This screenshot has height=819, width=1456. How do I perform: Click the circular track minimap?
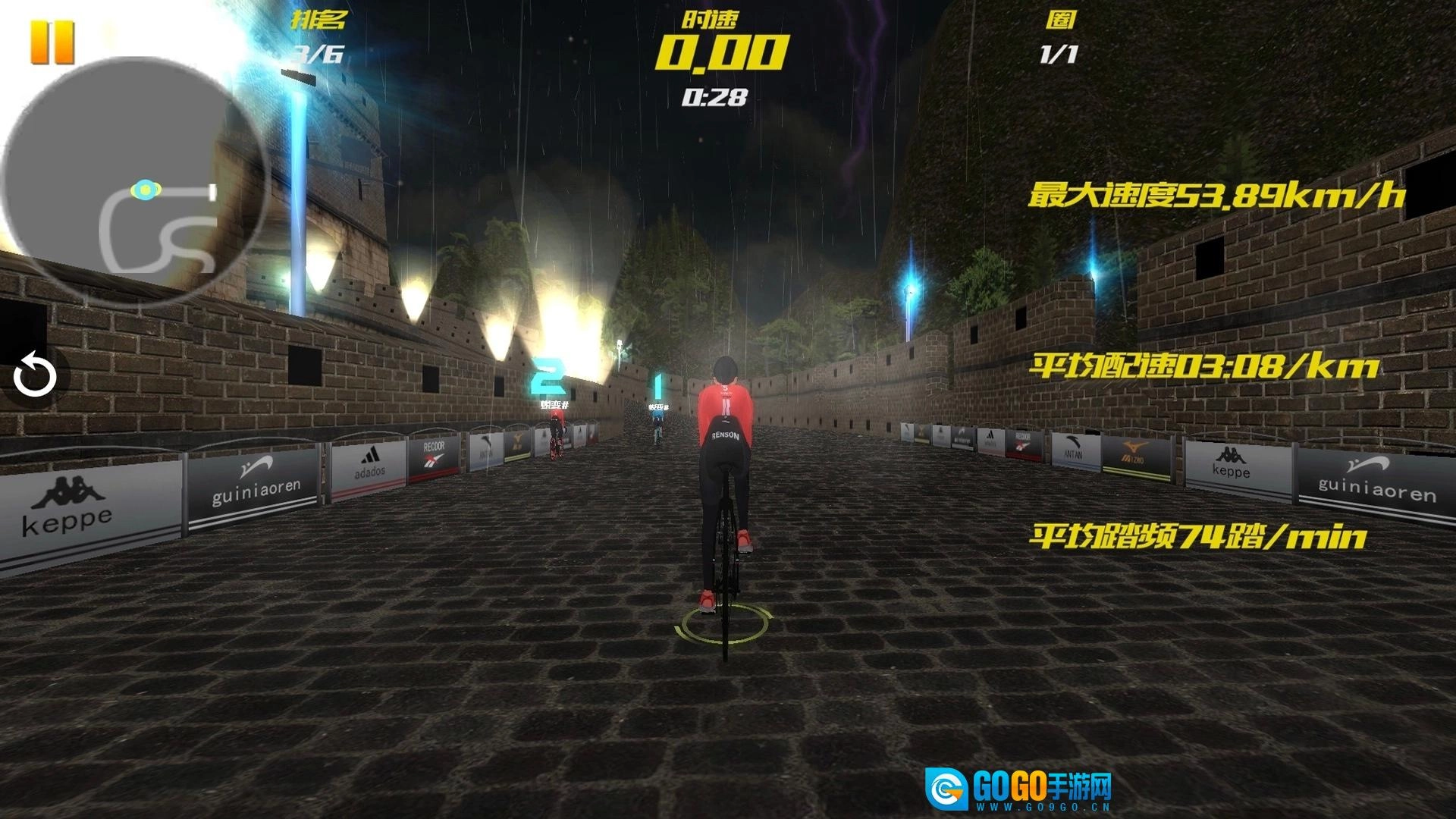pos(135,180)
